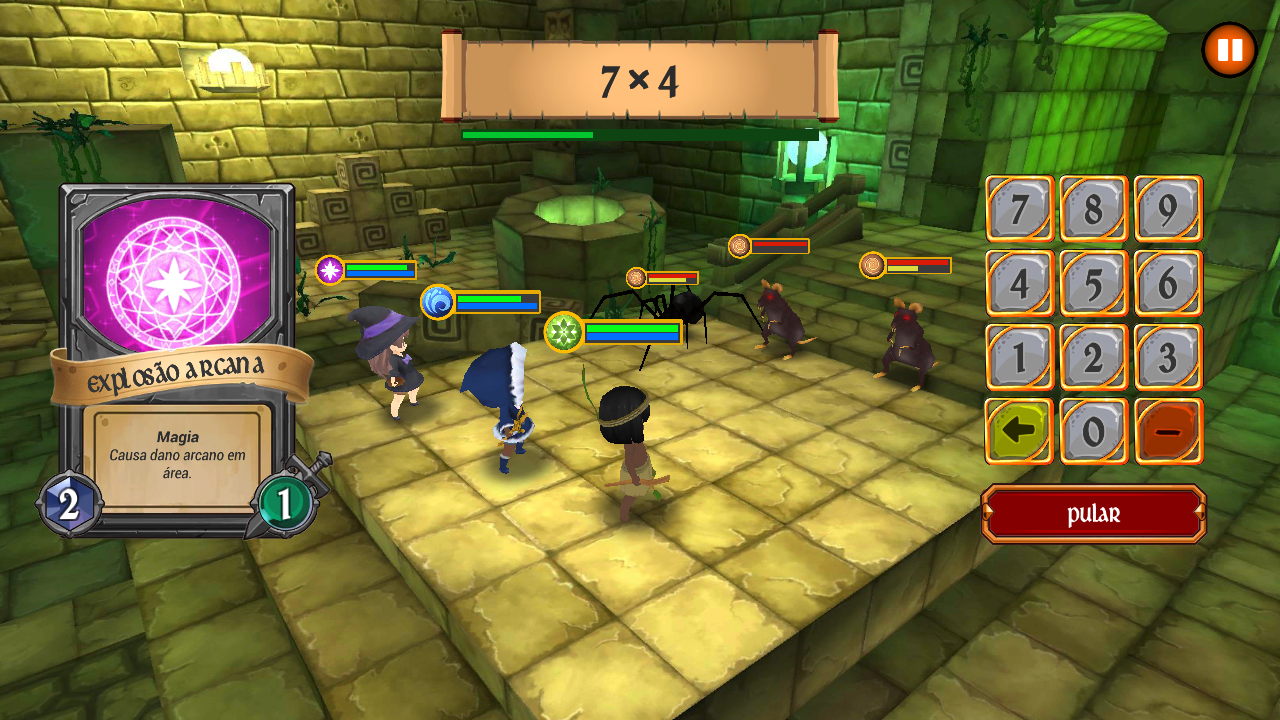
Task: Hit the number 6 button
Action: (1168, 283)
